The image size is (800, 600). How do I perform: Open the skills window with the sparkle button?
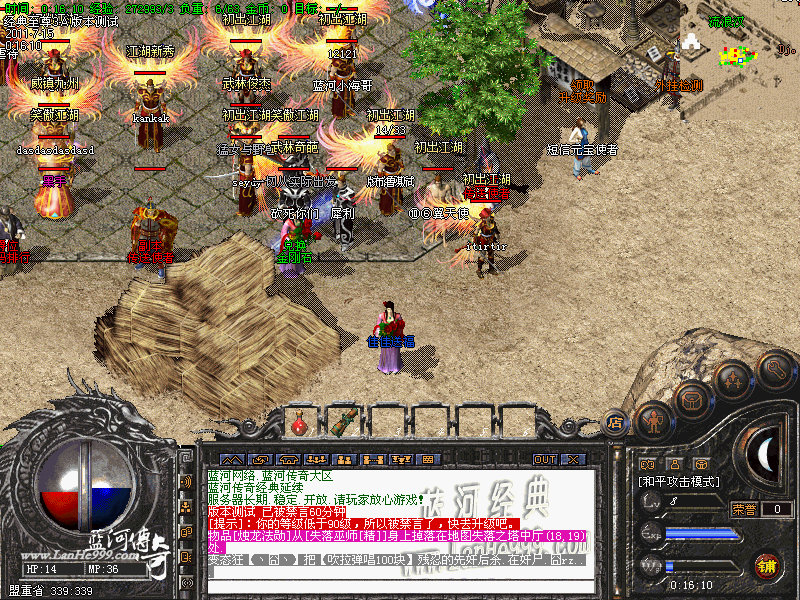click(733, 381)
